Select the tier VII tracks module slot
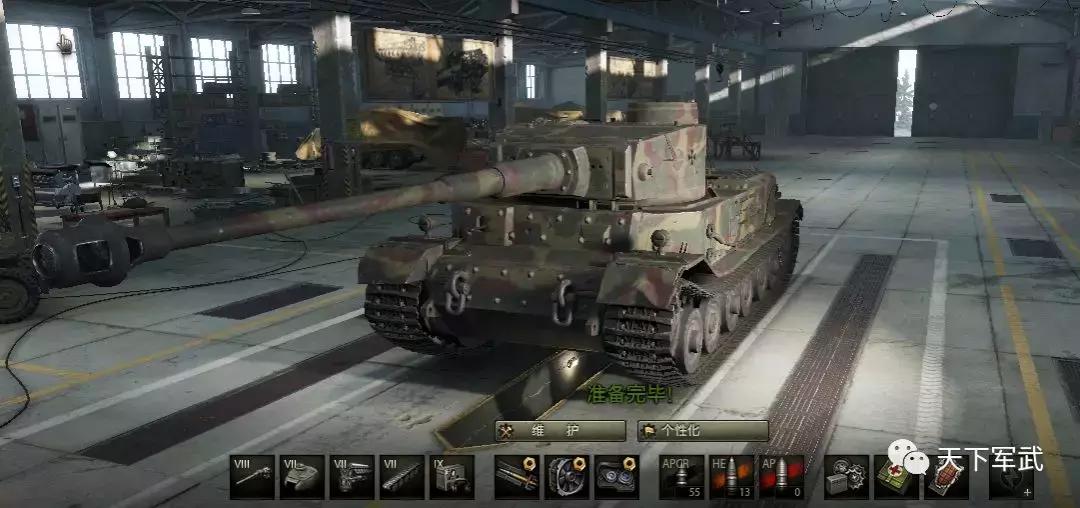The width and height of the screenshot is (1080, 508). 402,477
